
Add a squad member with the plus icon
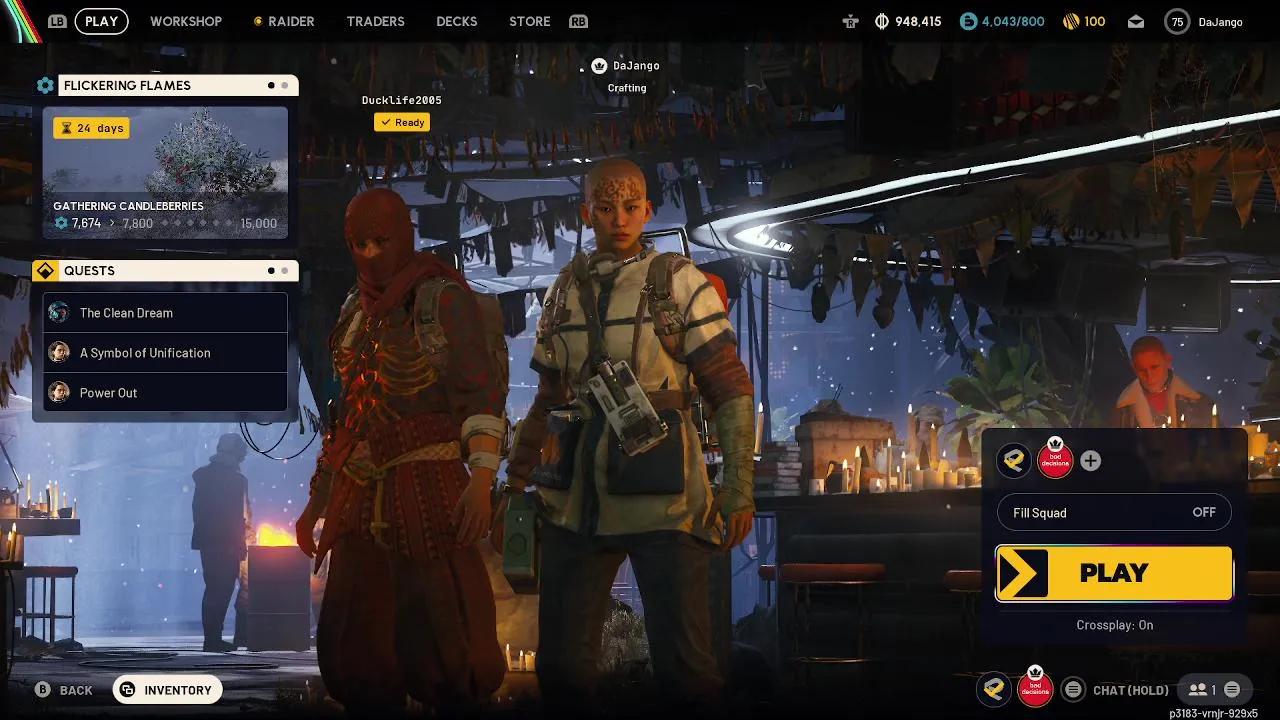pos(1091,461)
